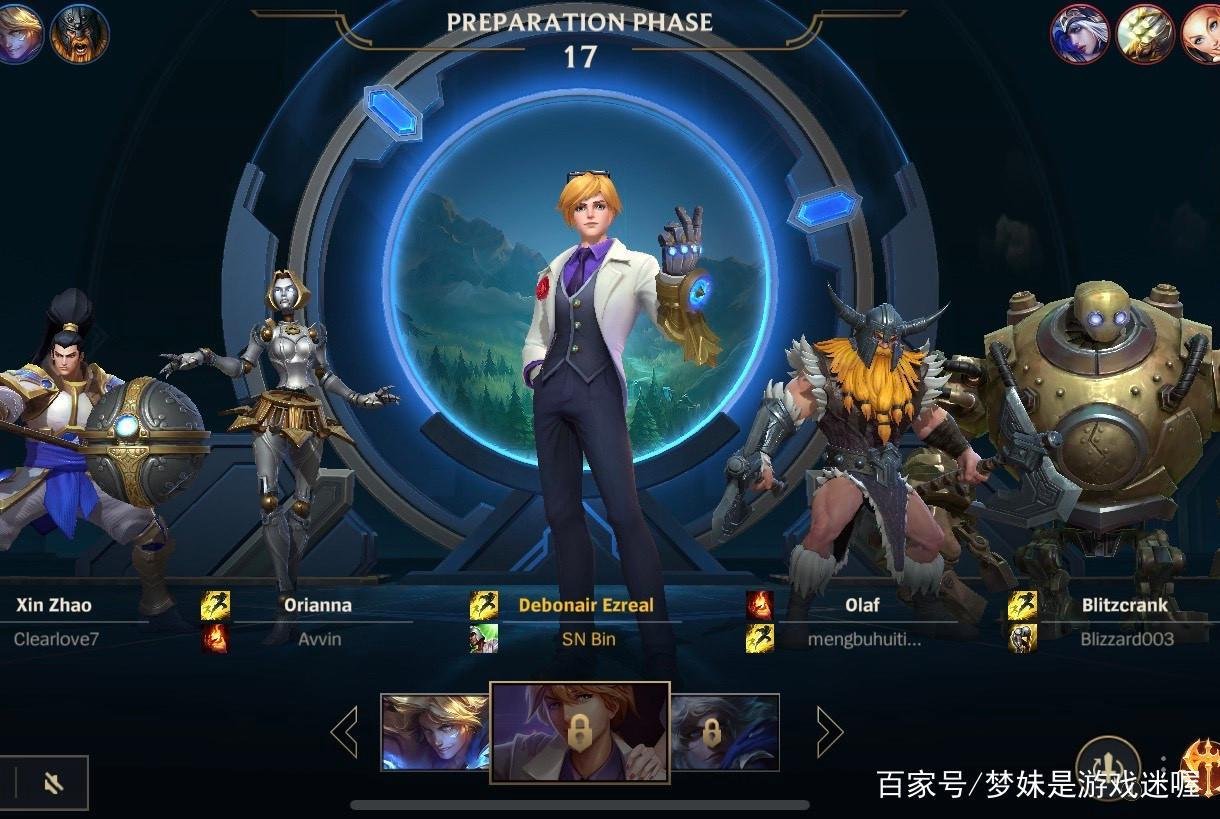The height and width of the screenshot is (819, 1220).
Task: Click the Flash spell icon left of Debonair Ezreal
Action: (484, 605)
